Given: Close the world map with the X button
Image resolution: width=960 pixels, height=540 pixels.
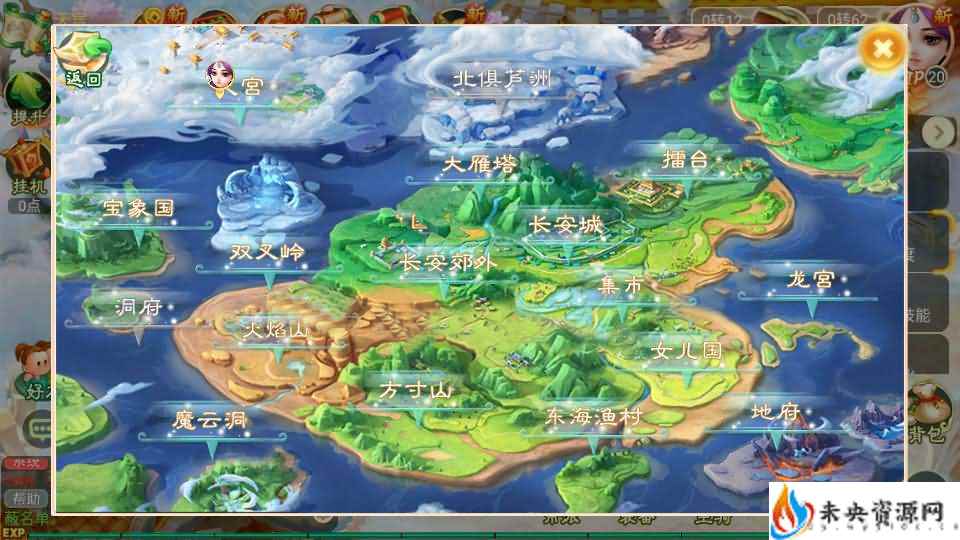Looking at the screenshot, I should coord(881,48).
